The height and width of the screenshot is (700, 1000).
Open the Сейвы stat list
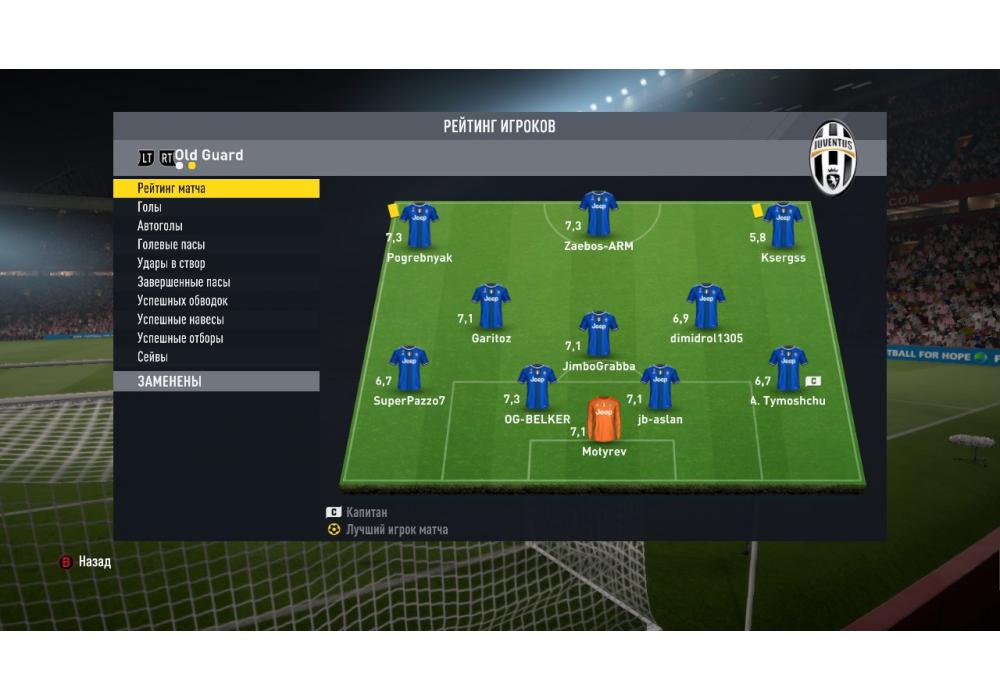[153, 357]
